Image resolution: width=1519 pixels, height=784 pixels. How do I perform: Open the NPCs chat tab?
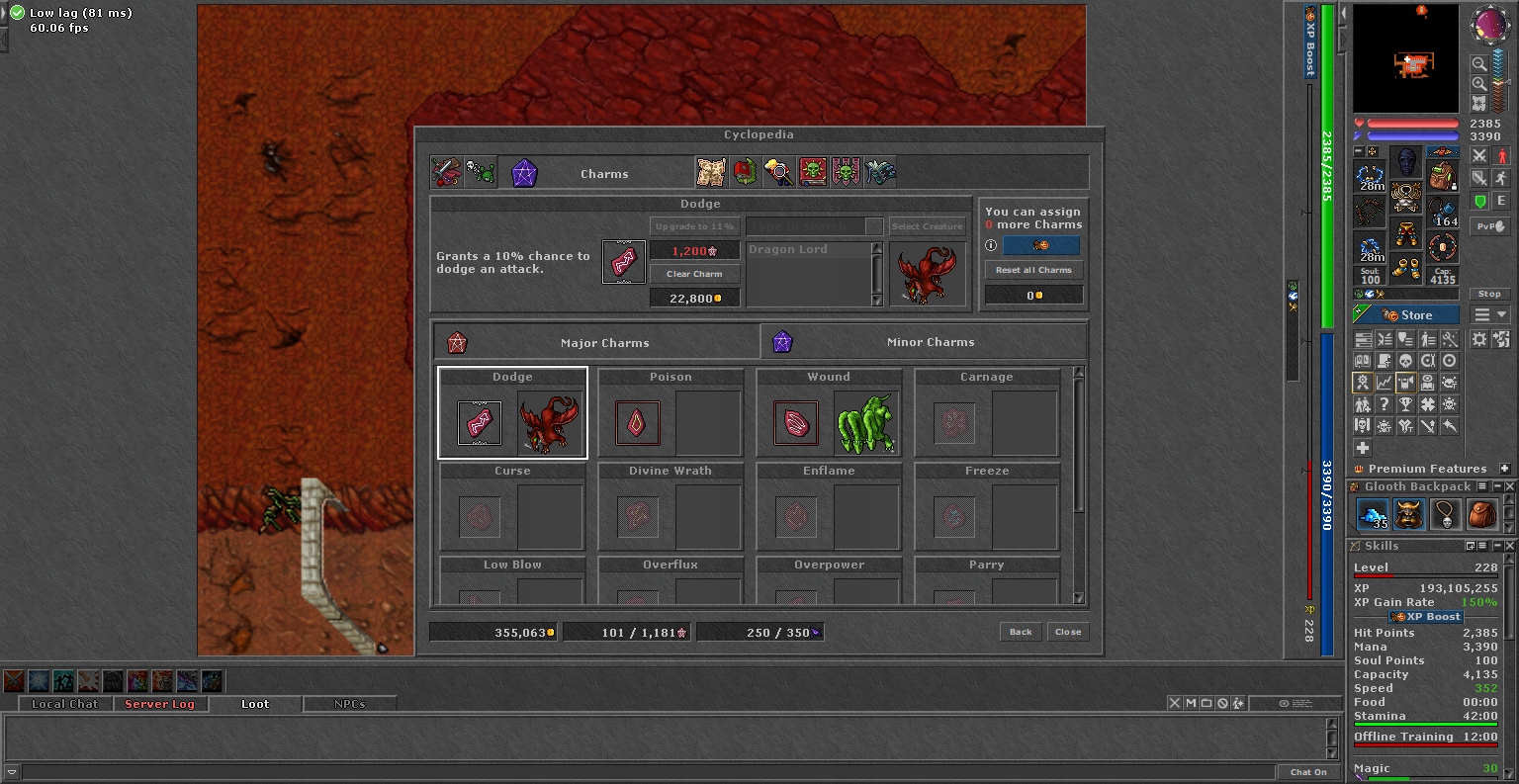click(350, 704)
